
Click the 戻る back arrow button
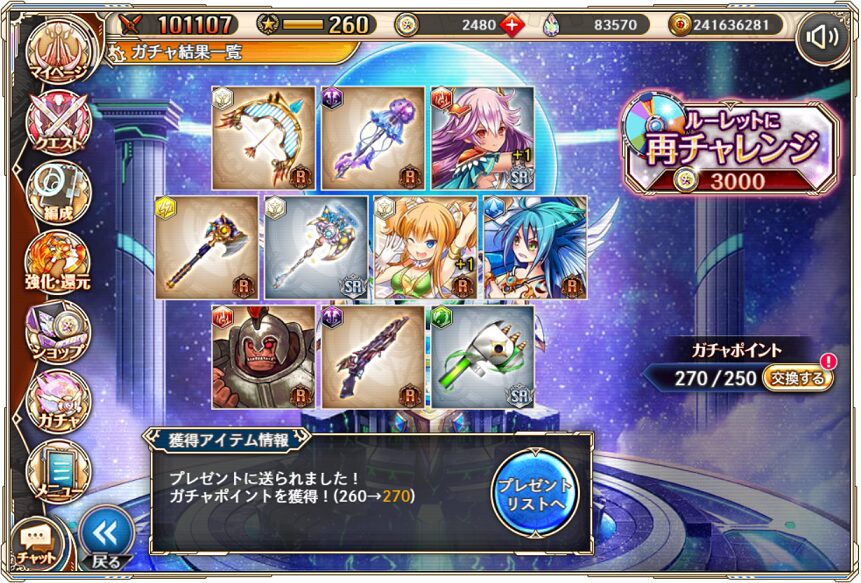pyautogui.click(x=106, y=537)
